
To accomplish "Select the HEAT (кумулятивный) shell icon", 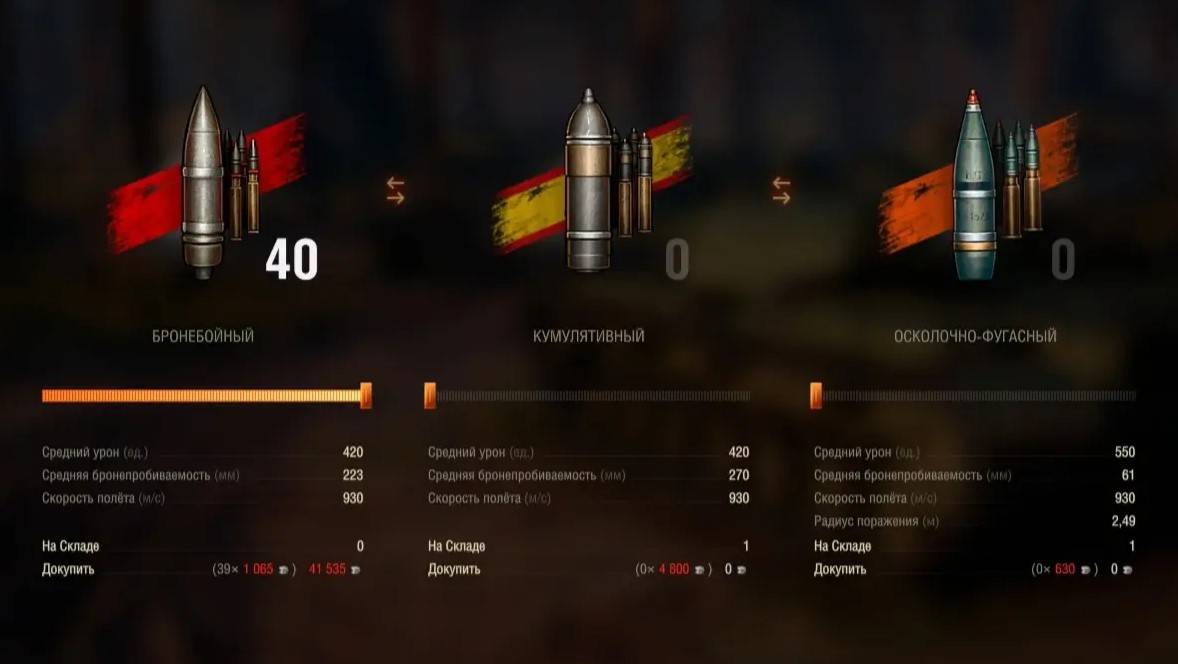I will (x=588, y=183).
